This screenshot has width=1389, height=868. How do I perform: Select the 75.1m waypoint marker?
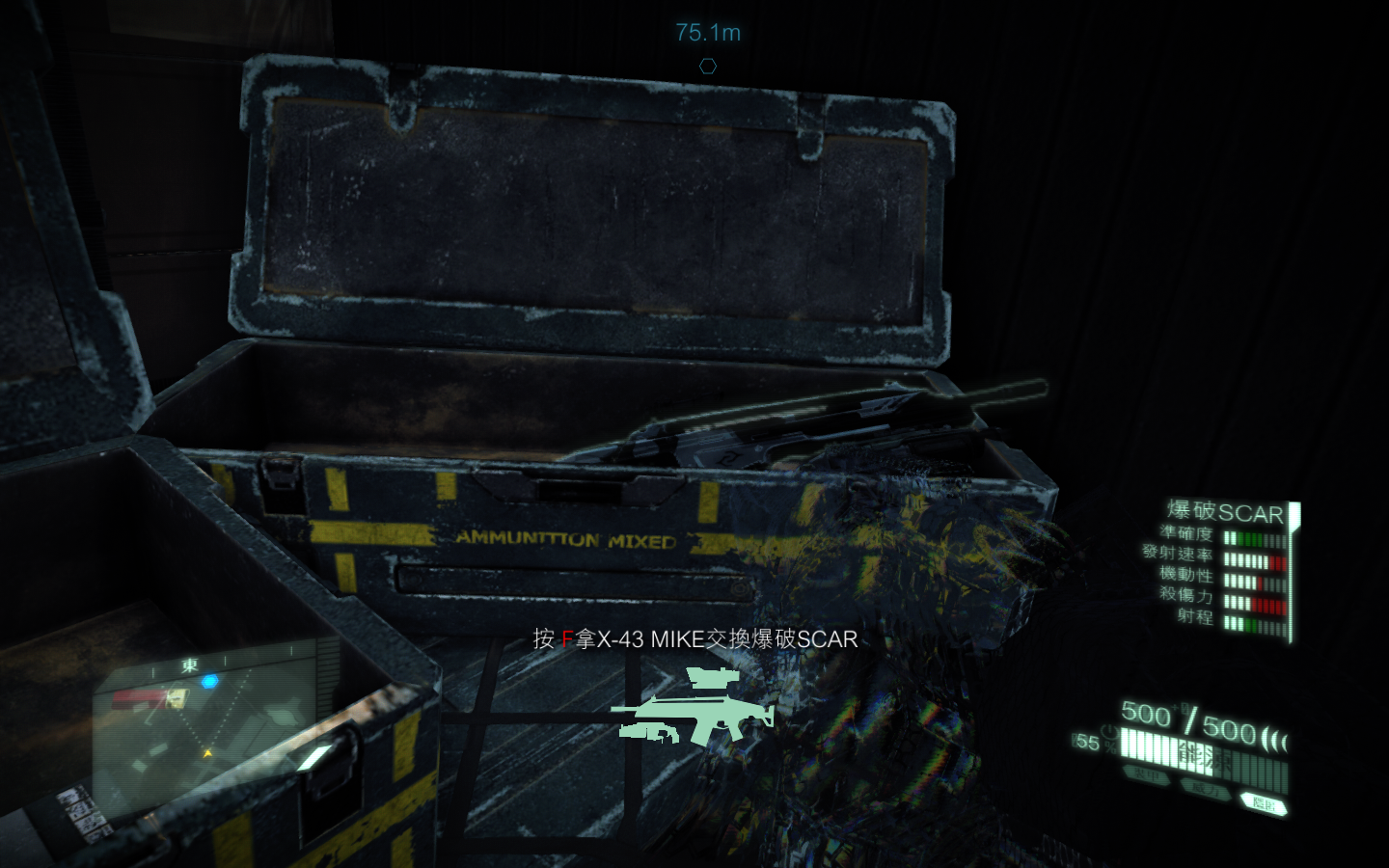tap(707, 34)
